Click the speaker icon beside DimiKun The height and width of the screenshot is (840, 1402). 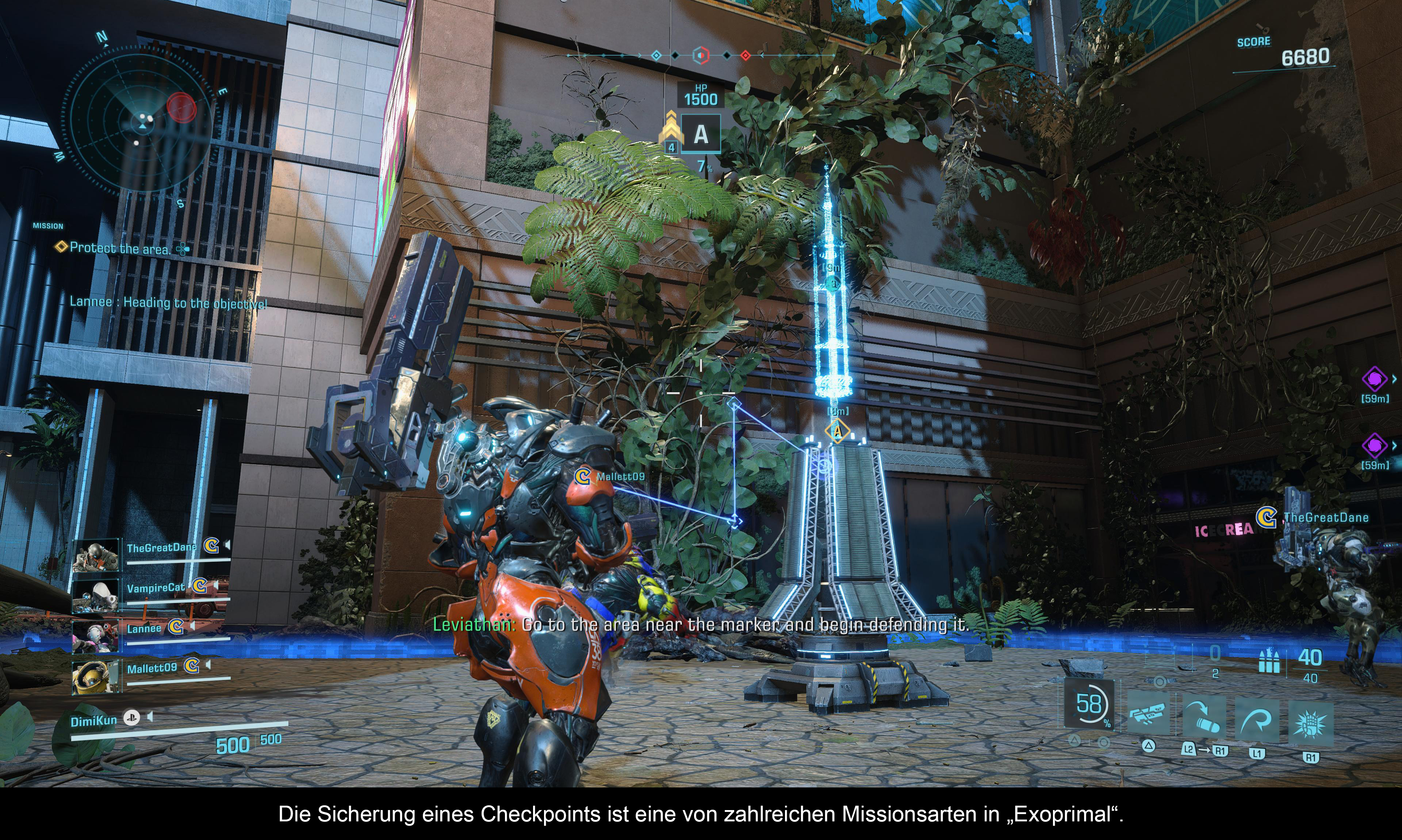pos(150,717)
